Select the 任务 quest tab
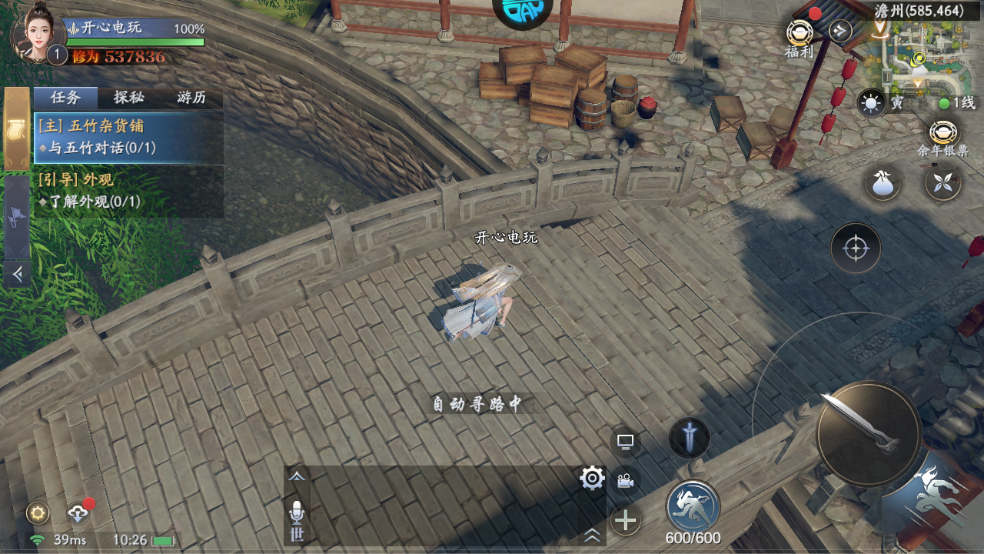984x554 pixels. (66, 97)
